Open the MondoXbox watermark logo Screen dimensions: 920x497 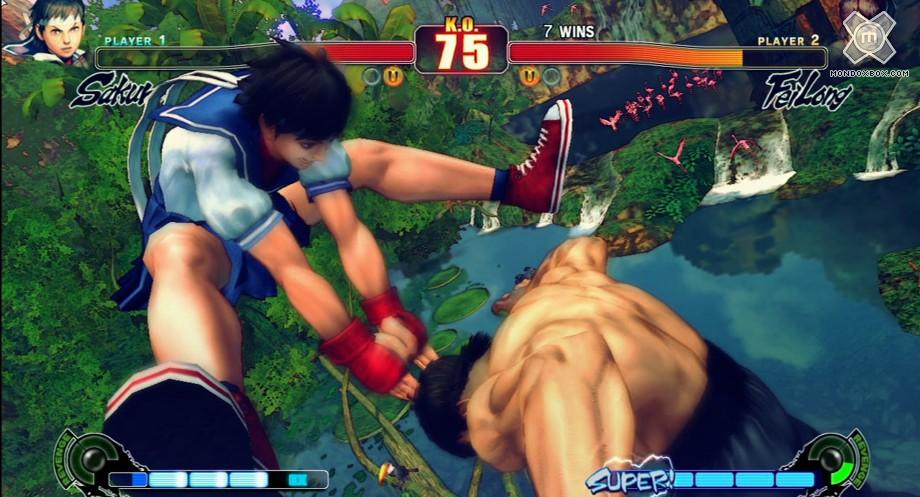pos(868,40)
